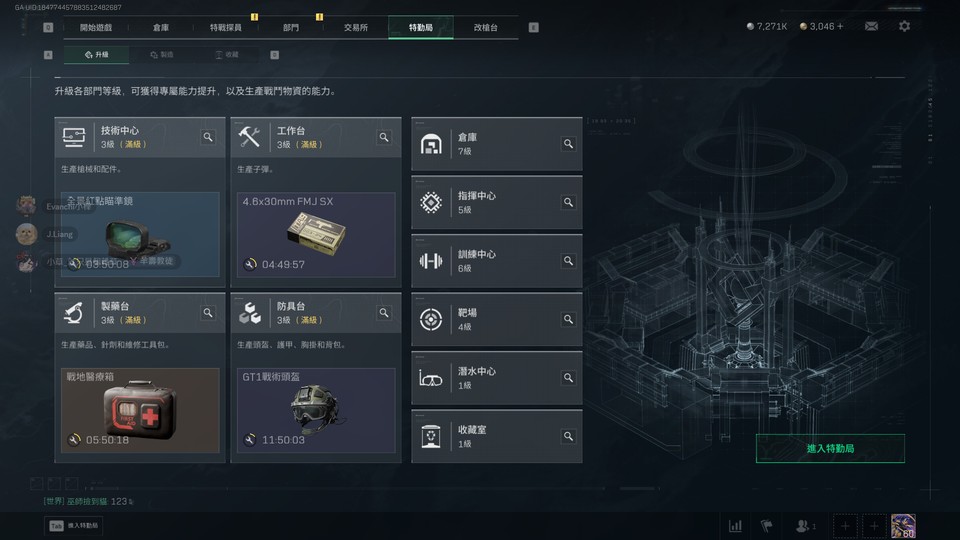Open the mail envelope icon
The height and width of the screenshot is (540, 960).
(871, 26)
